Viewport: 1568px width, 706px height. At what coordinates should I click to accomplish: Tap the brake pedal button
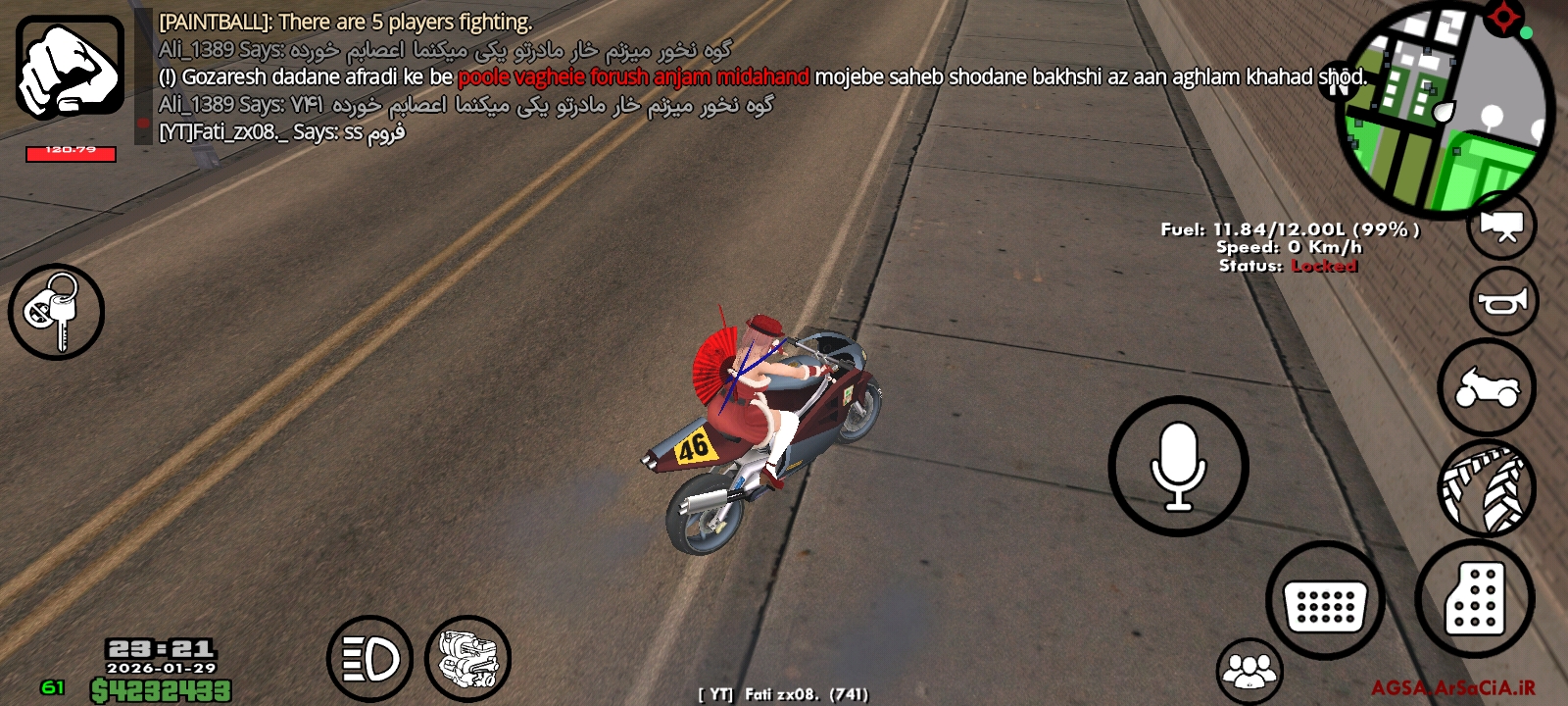click(x=1325, y=601)
